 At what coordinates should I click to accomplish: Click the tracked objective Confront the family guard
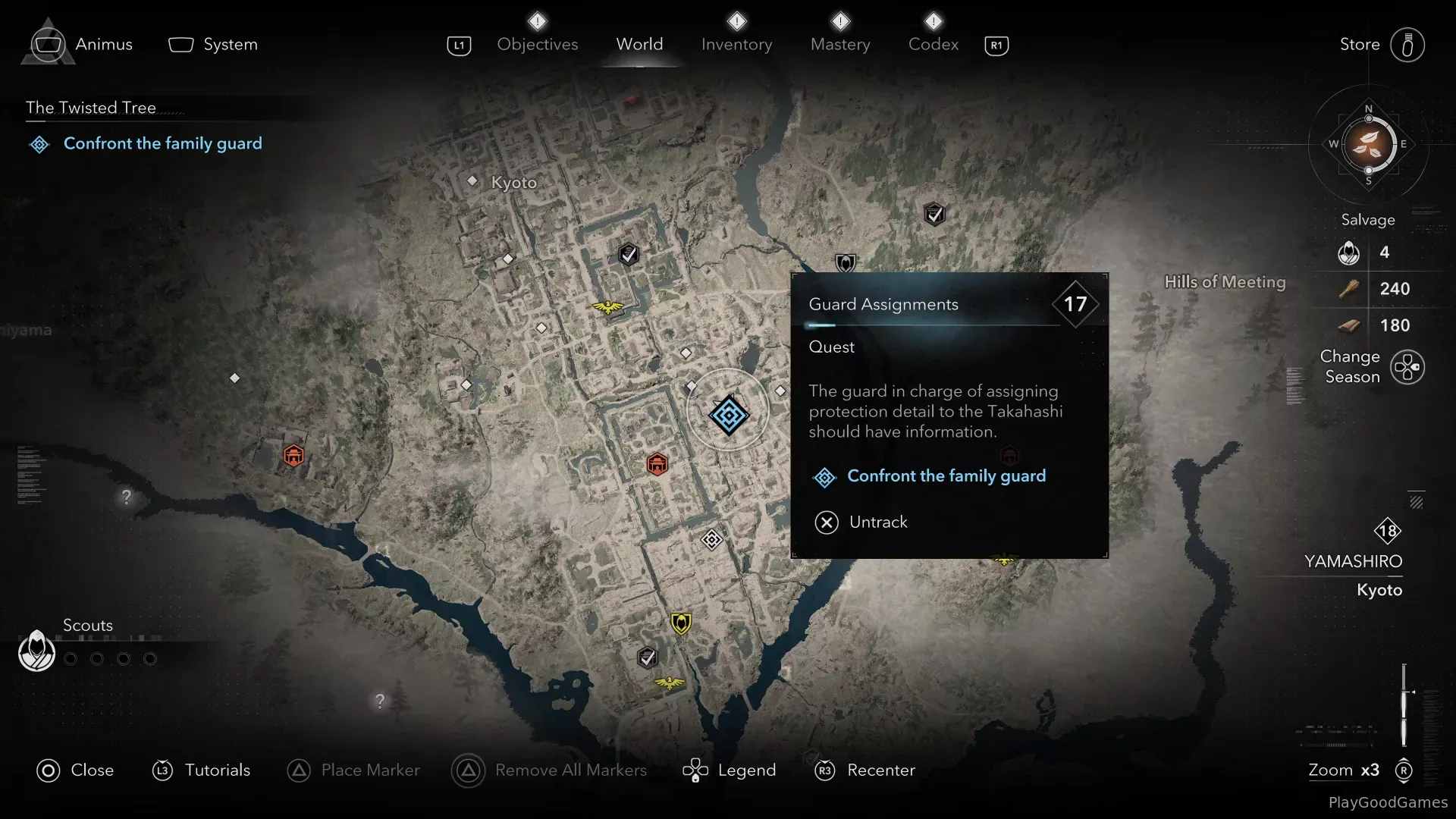[162, 144]
